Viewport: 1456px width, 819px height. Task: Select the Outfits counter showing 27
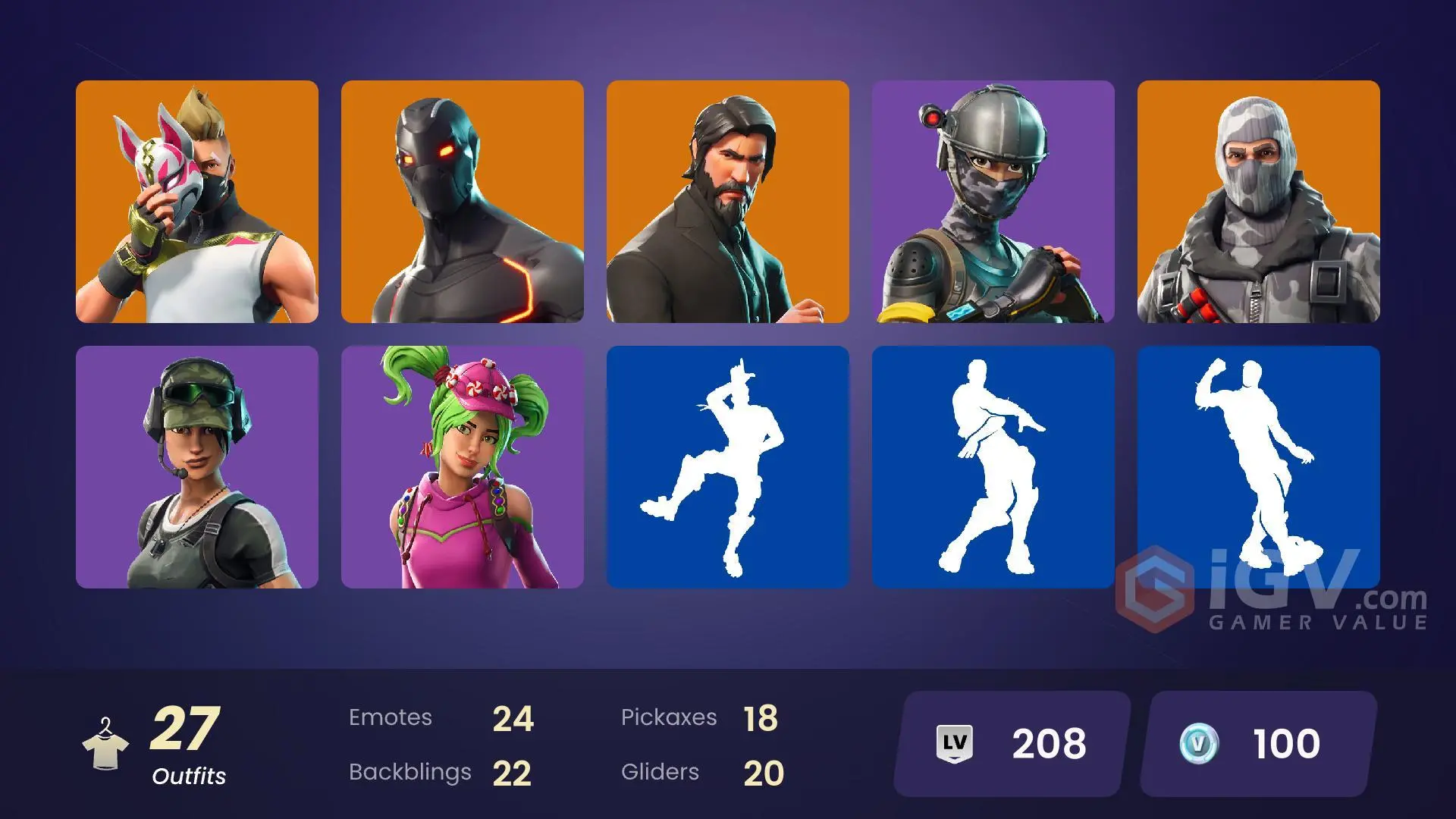pyautogui.click(x=186, y=739)
